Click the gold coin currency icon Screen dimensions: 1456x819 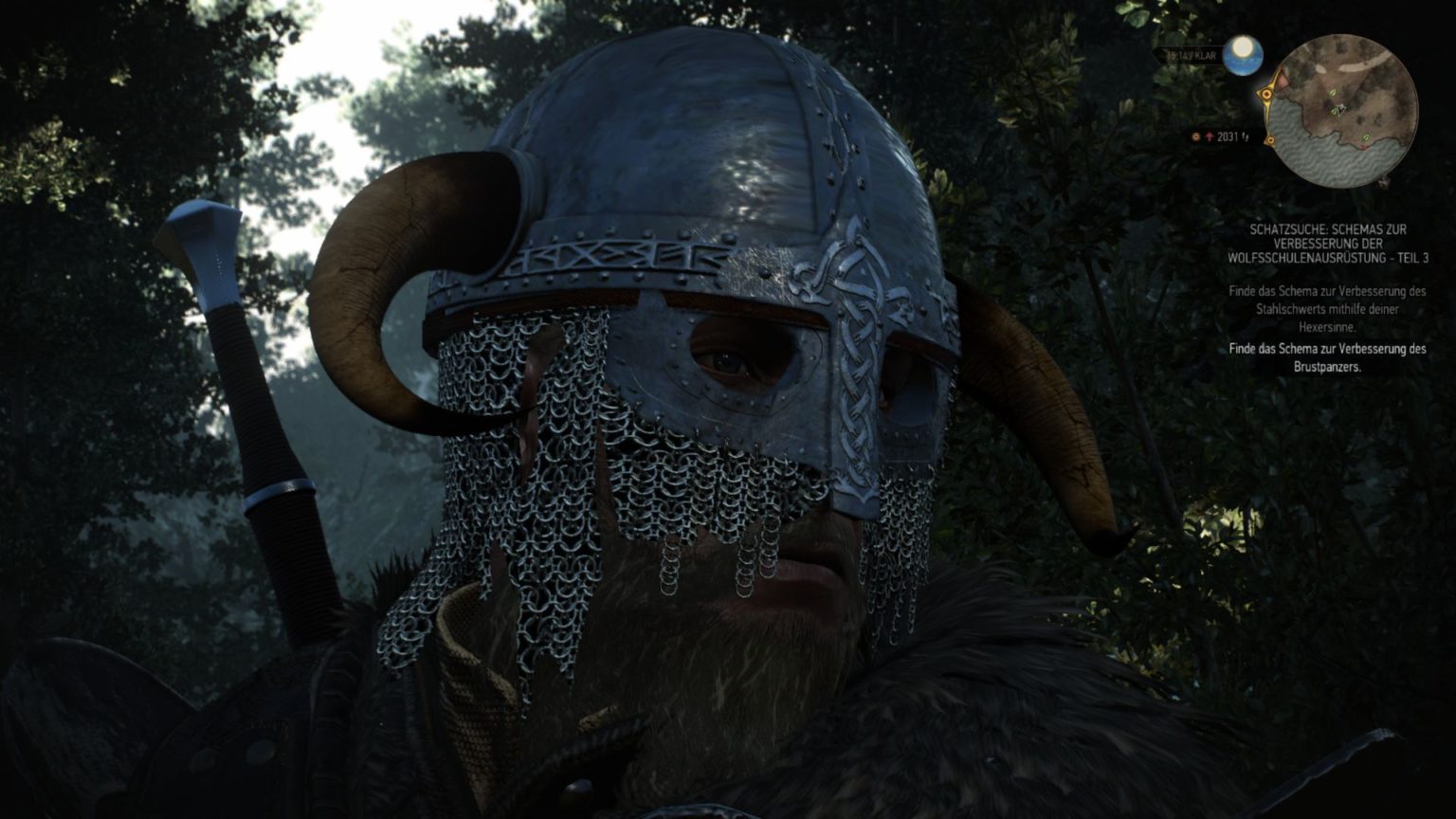pyautogui.click(x=1195, y=136)
